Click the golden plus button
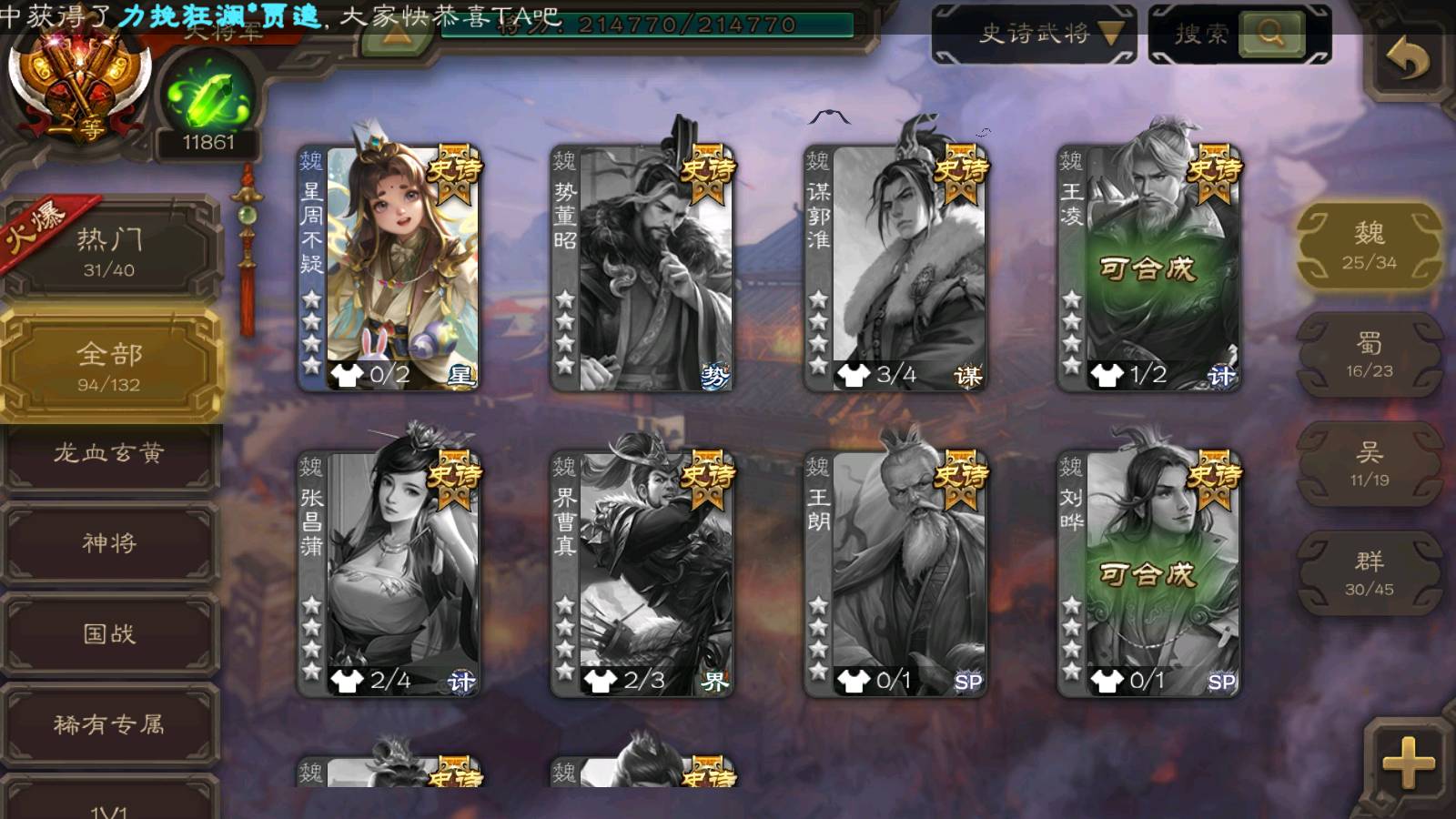The height and width of the screenshot is (819, 1456). point(1407,763)
